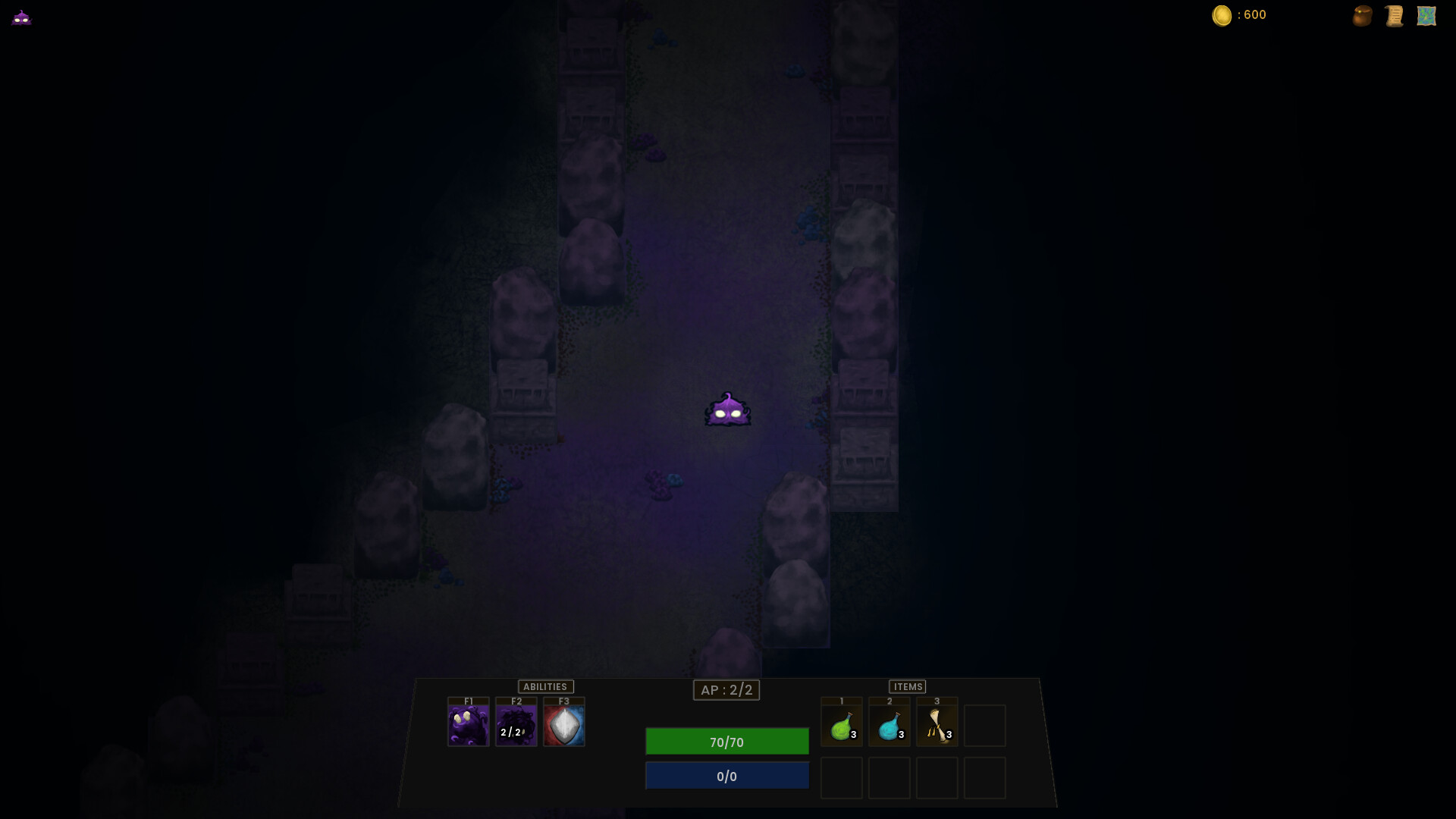
Task: Use the scroll item in slot 3
Action: (x=937, y=724)
